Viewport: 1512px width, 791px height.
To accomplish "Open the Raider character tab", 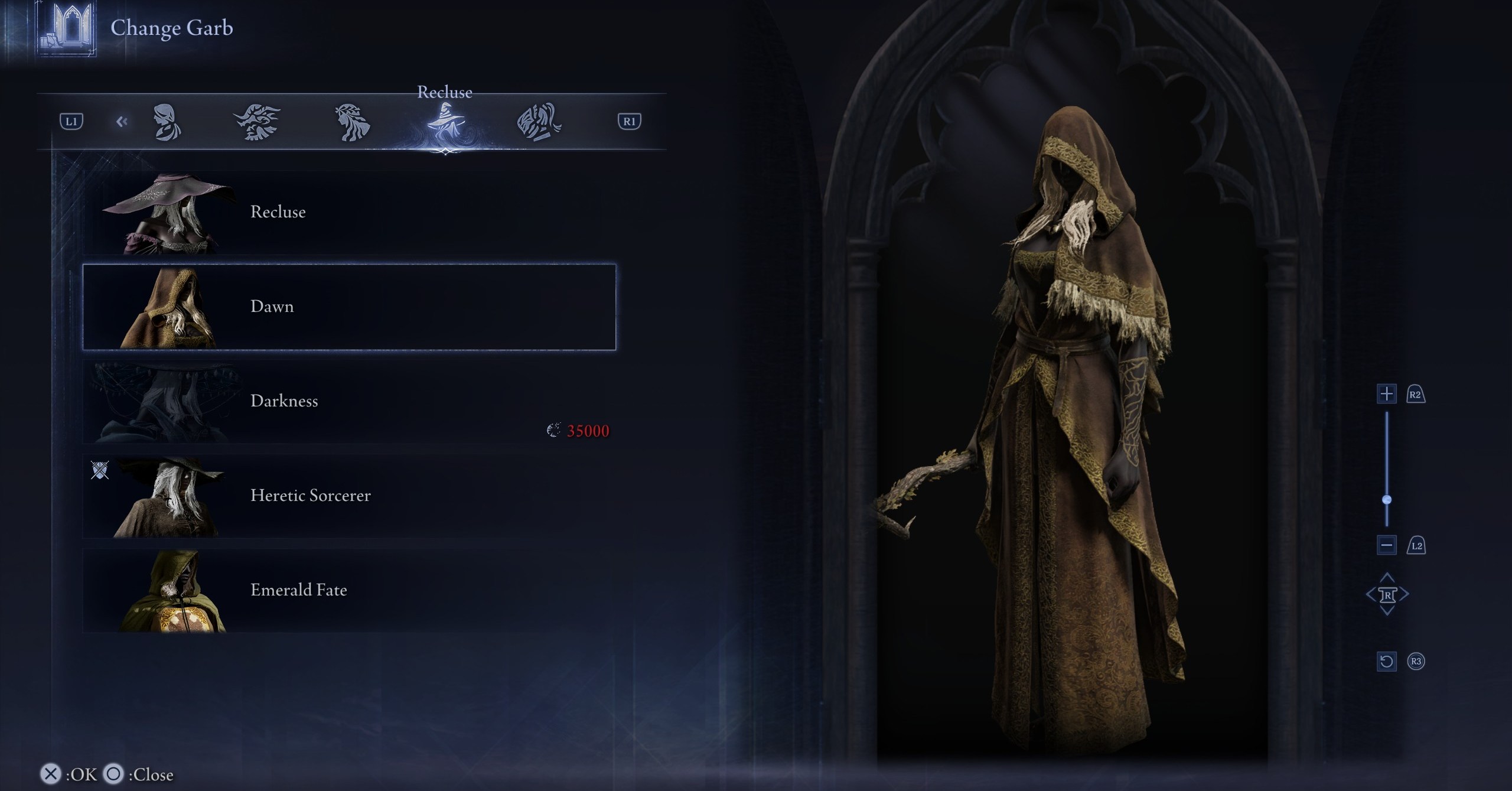I will 257,122.
